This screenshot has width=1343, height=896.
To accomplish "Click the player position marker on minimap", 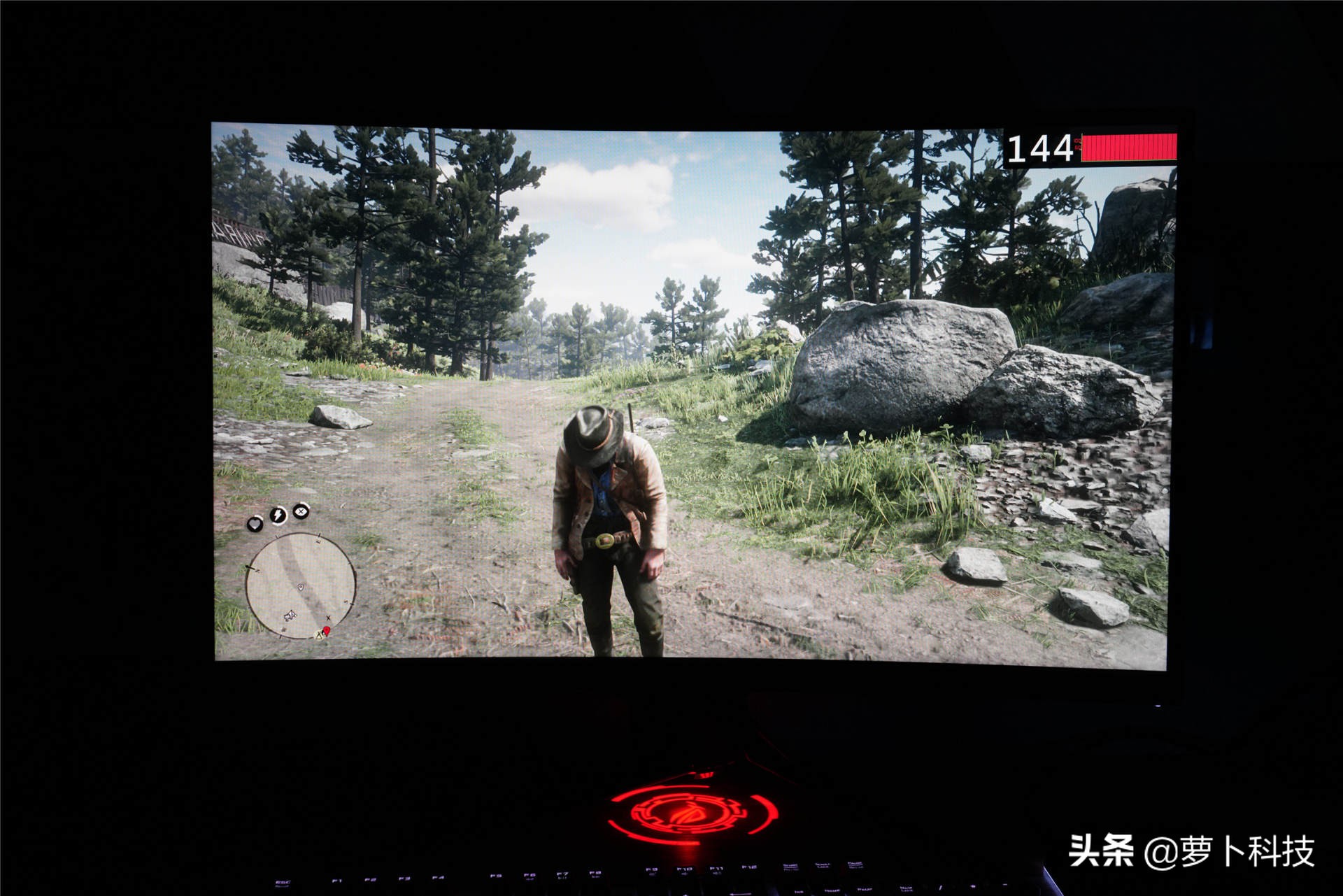I will click(x=301, y=587).
